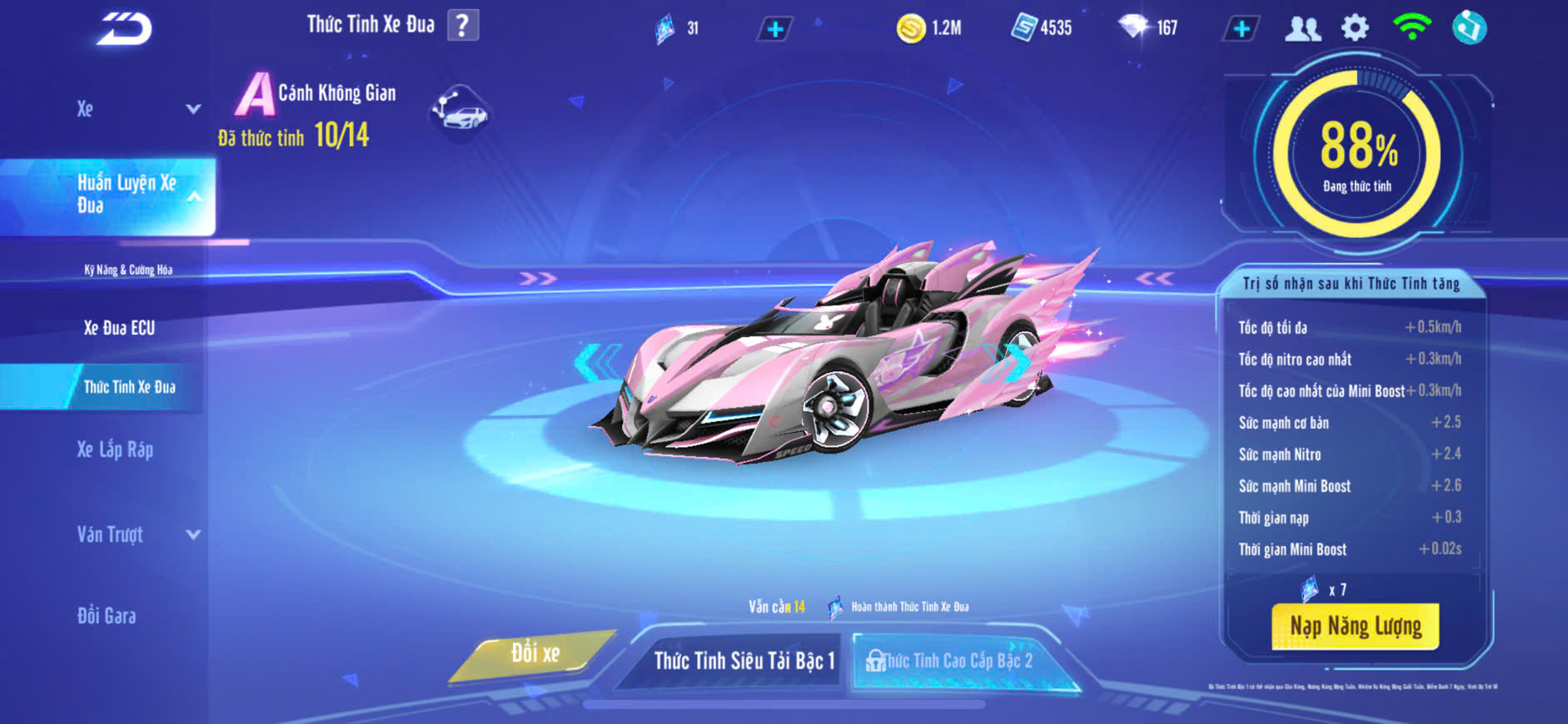Image resolution: width=1568 pixels, height=724 pixels.
Task: Select the Xe Đua ECU menu entry
Action: click(119, 328)
